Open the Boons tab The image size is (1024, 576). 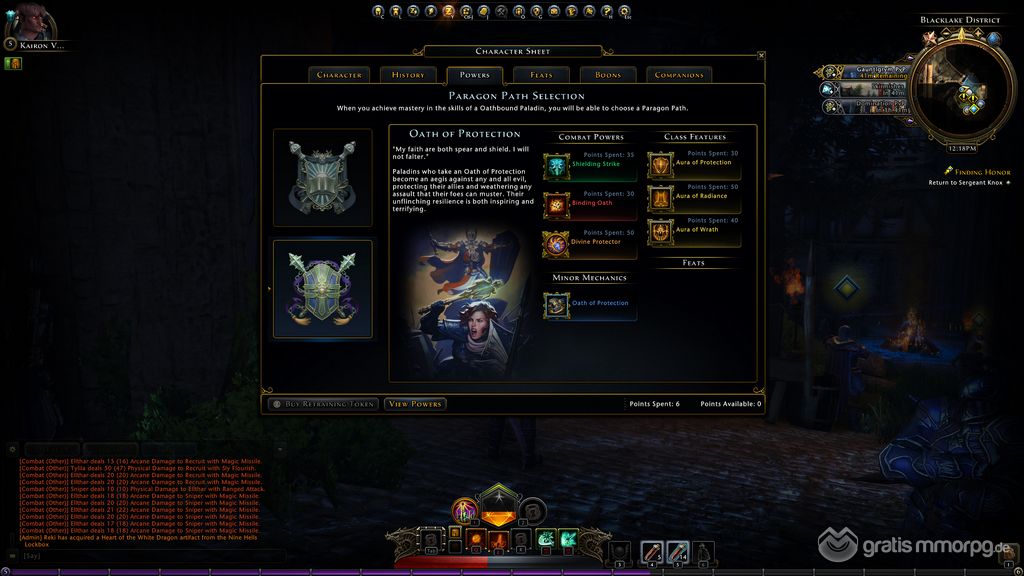pos(607,75)
